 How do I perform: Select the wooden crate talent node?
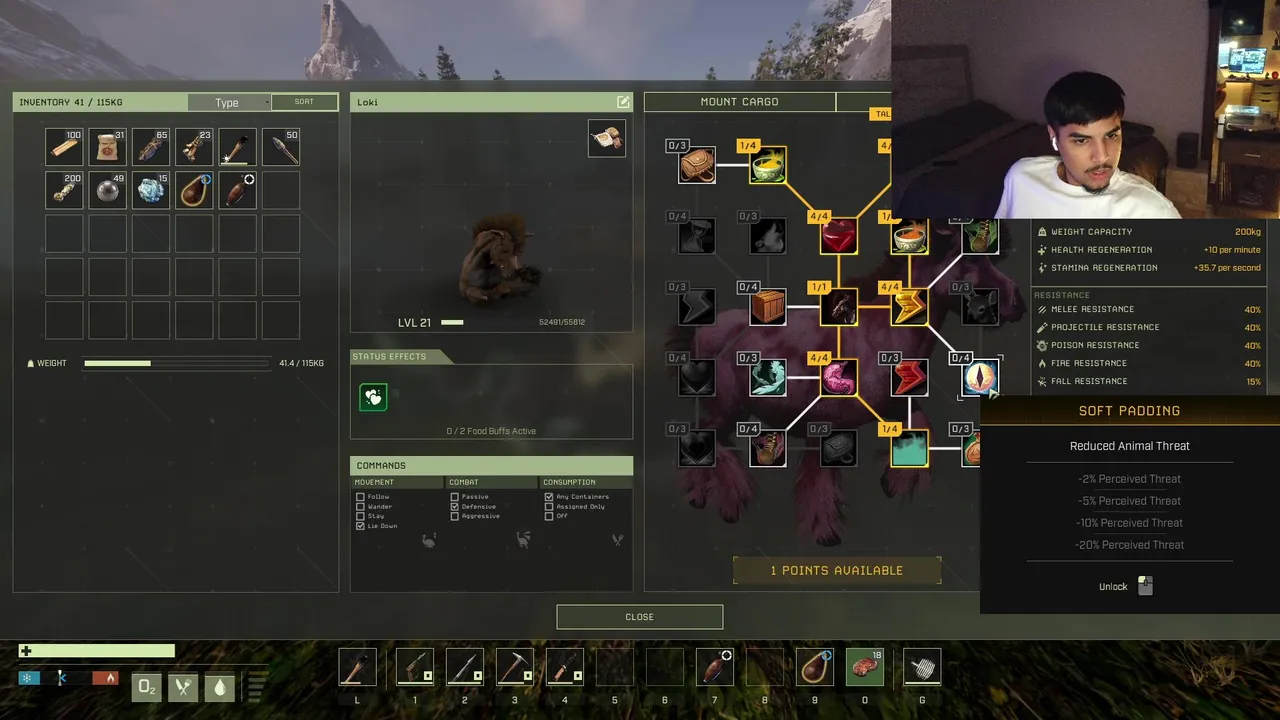tap(768, 307)
